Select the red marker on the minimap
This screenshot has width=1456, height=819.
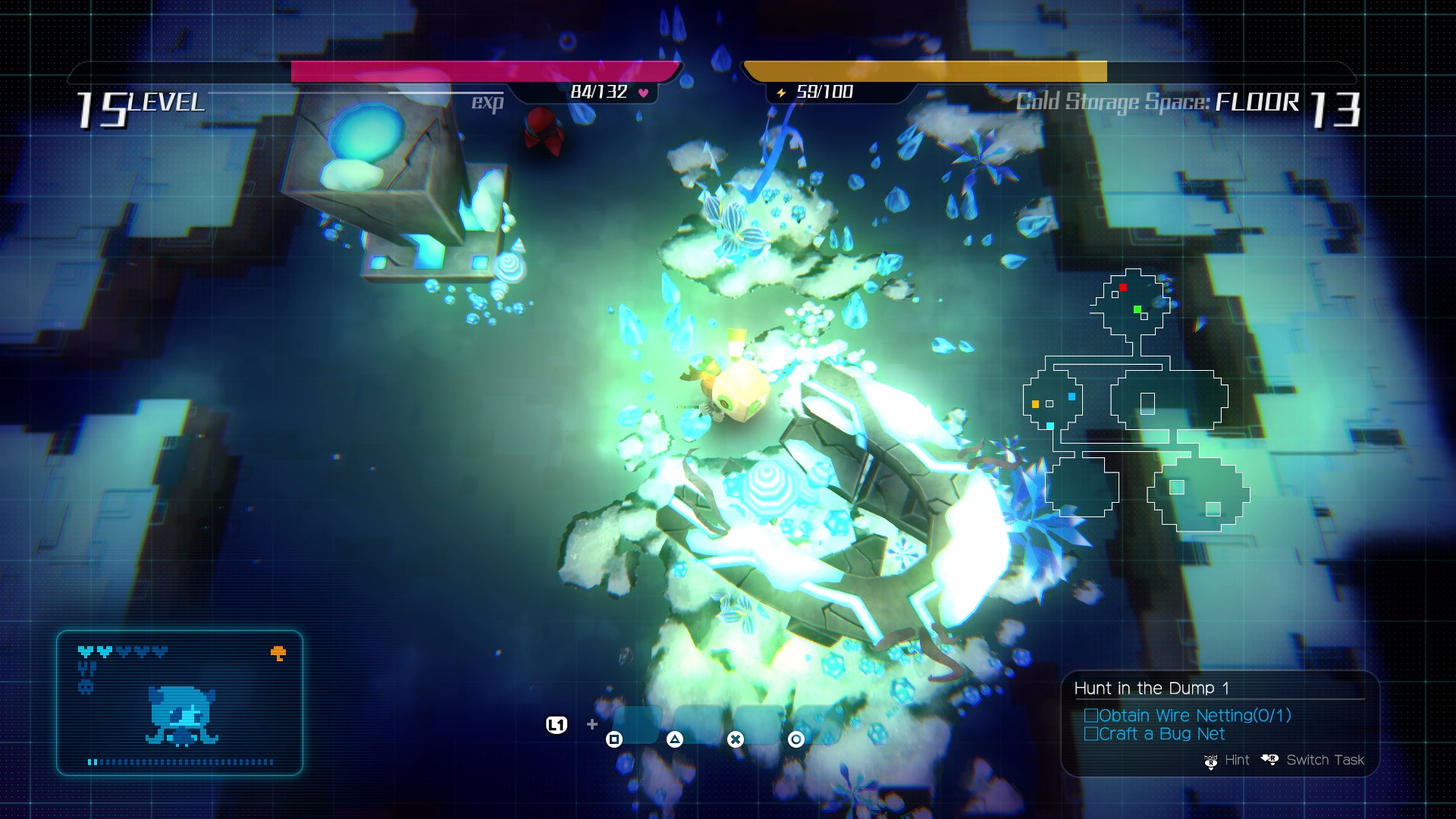point(1123,287)
